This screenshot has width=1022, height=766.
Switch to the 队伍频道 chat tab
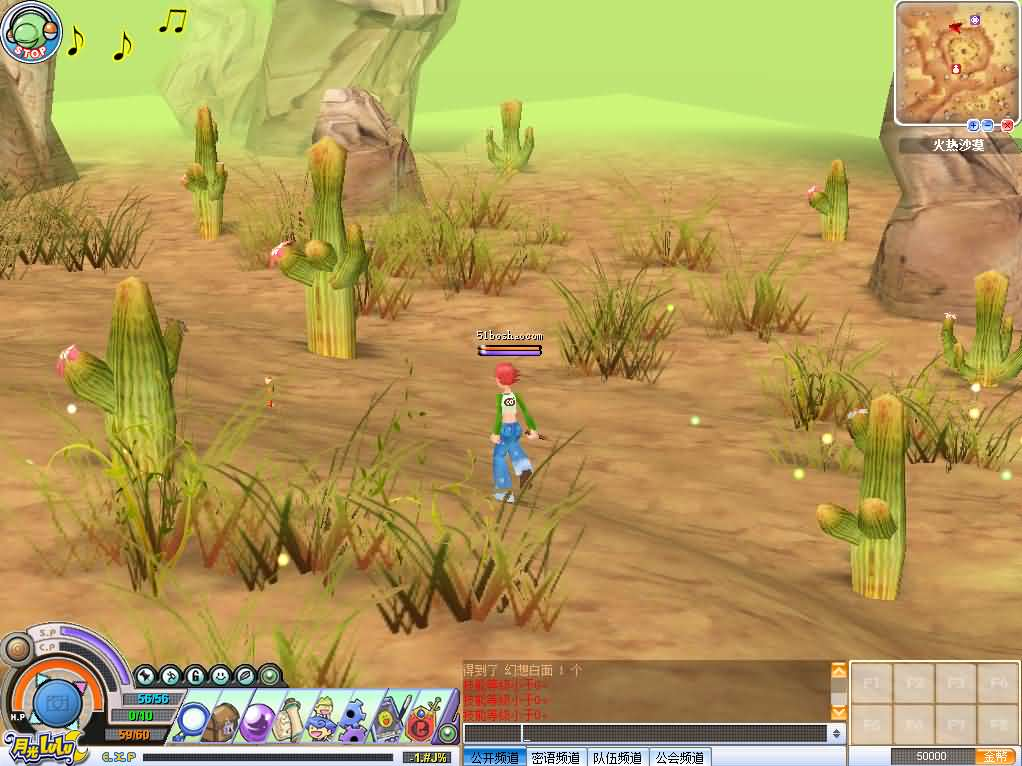point(616,758)
